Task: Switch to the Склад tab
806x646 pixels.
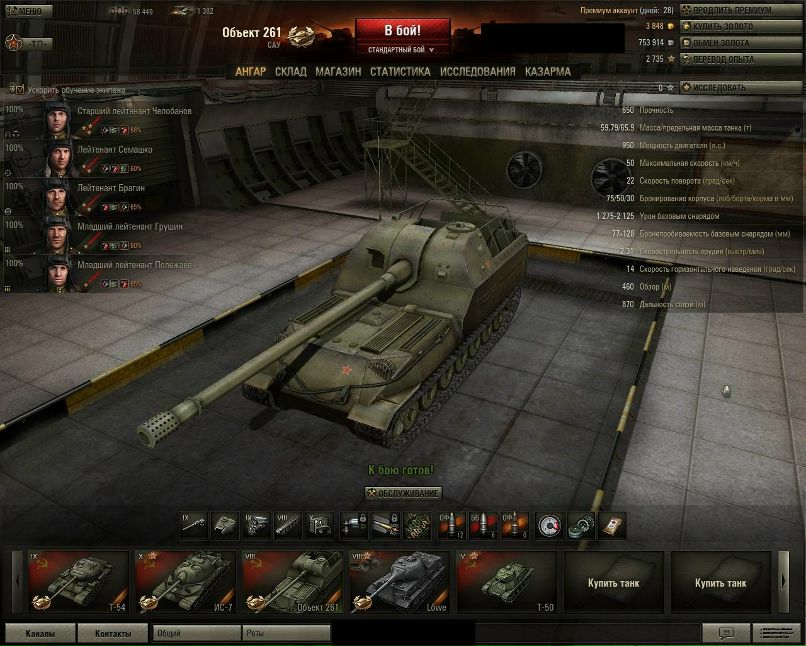Action: (x=290, y=72)
